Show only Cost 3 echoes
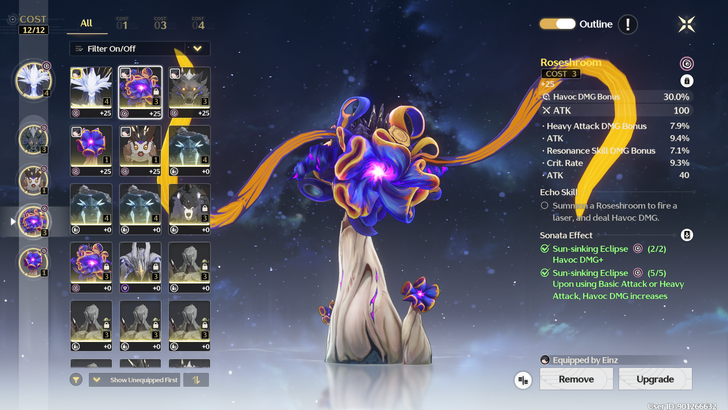 coord(160,22)
